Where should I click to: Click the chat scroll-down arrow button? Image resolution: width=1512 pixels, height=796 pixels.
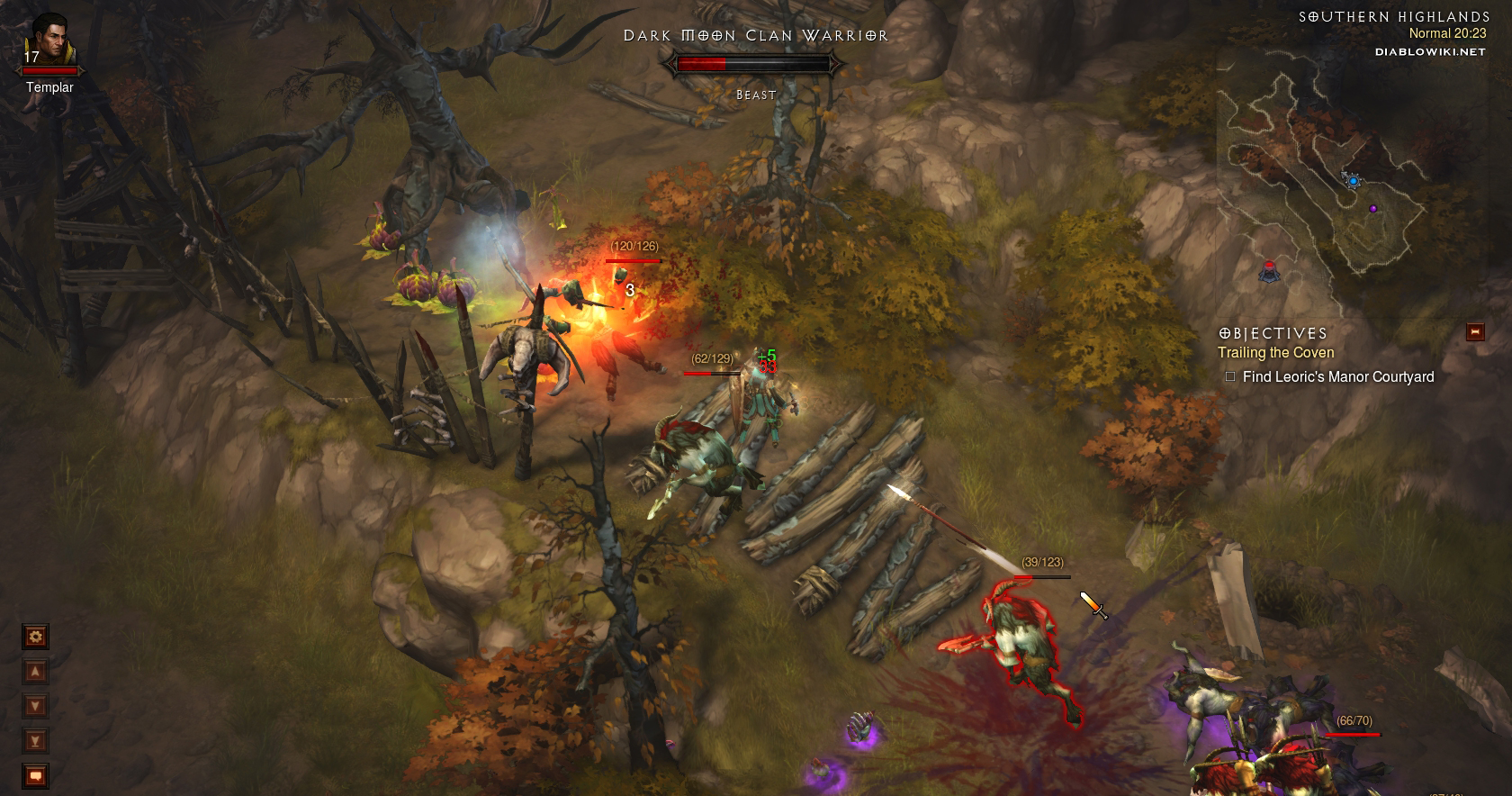click(x=35, y=706)
